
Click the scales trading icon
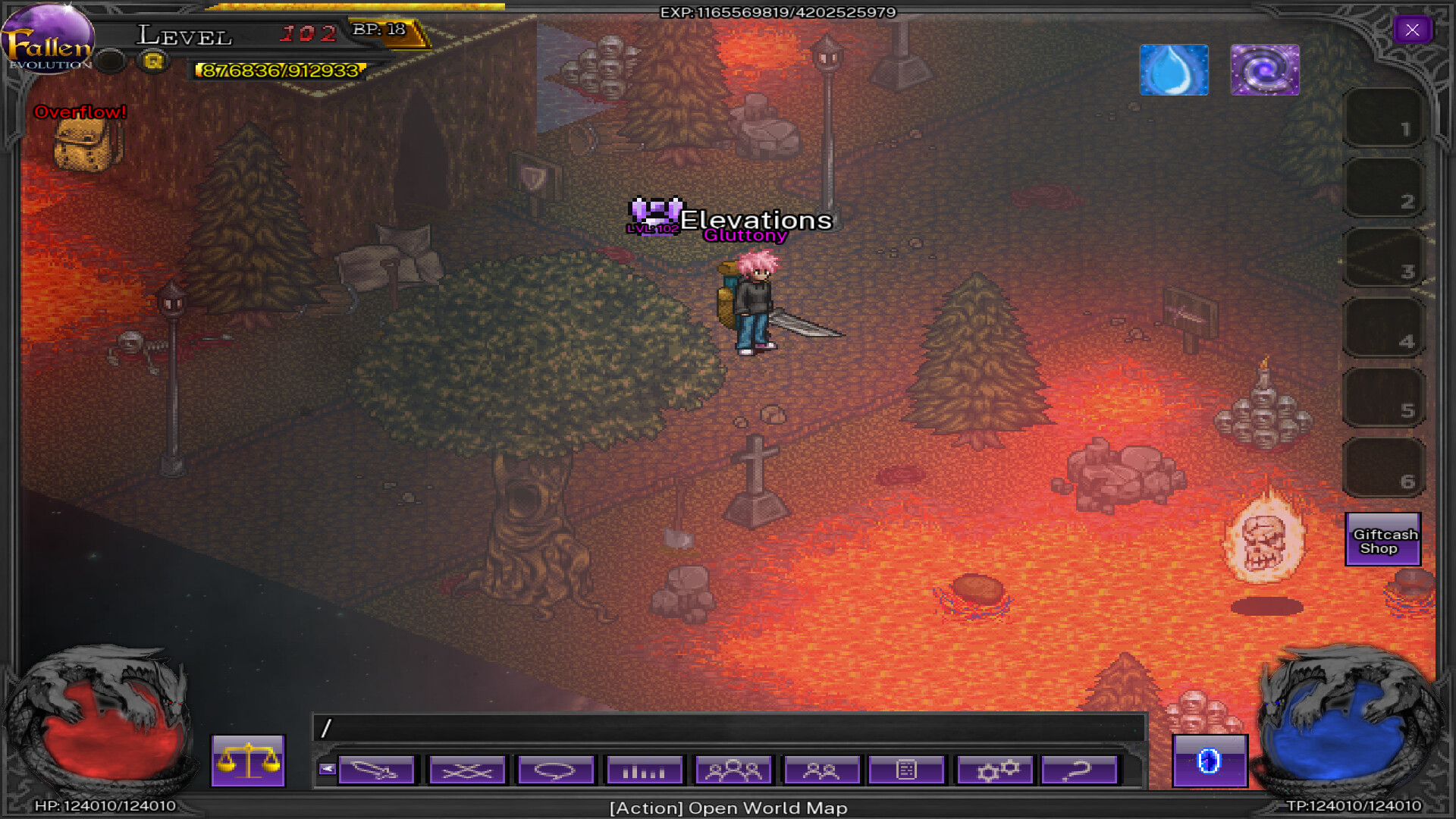pyautogui.click(x=247, y=762)
